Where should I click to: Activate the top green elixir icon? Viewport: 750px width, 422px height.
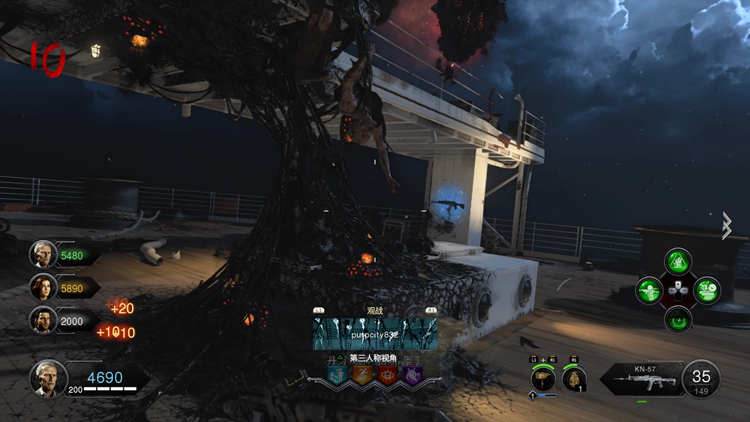coord(678,263)
